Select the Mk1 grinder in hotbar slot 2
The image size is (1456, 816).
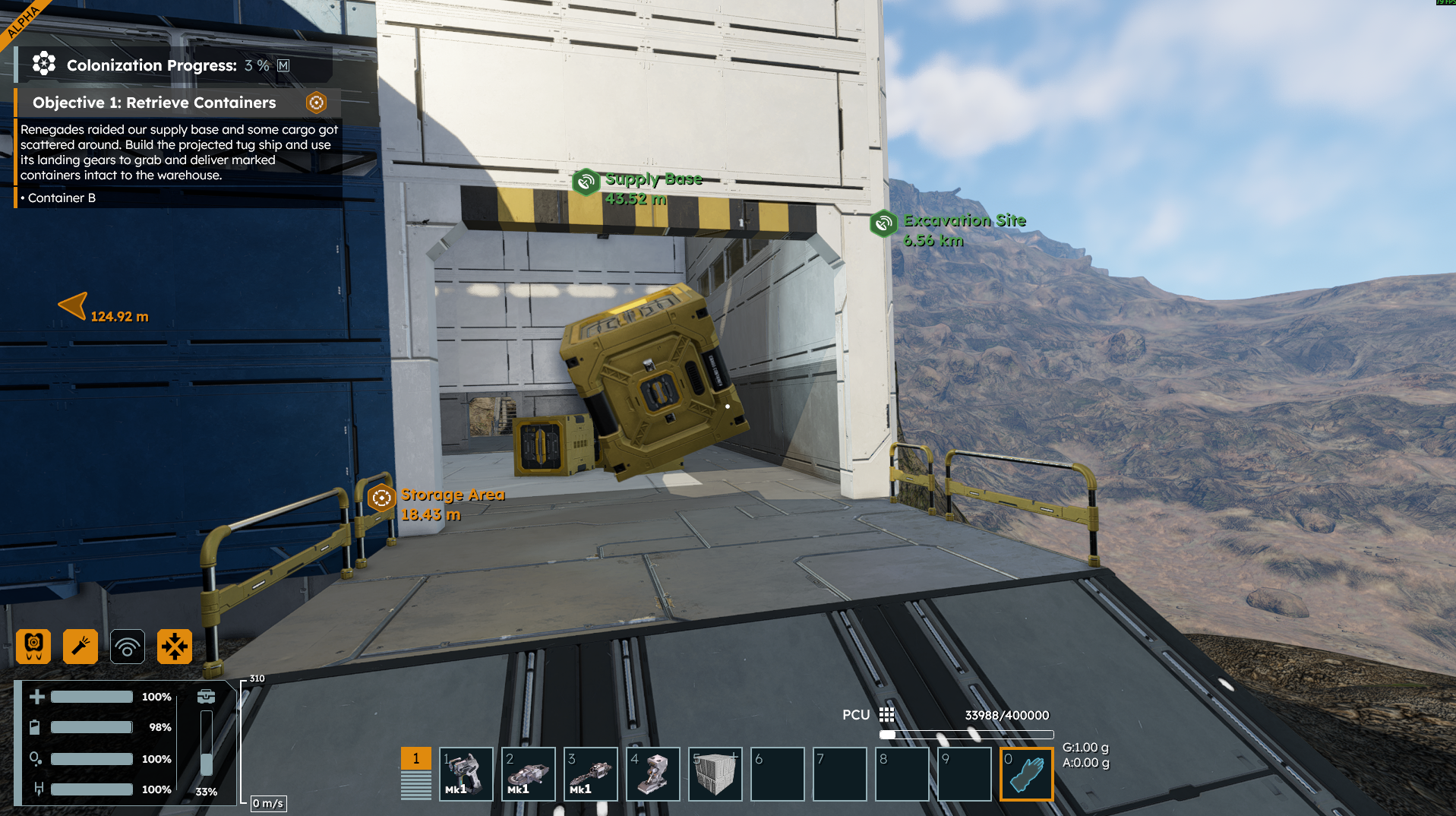pyautogui.click(x=529, y=773)
